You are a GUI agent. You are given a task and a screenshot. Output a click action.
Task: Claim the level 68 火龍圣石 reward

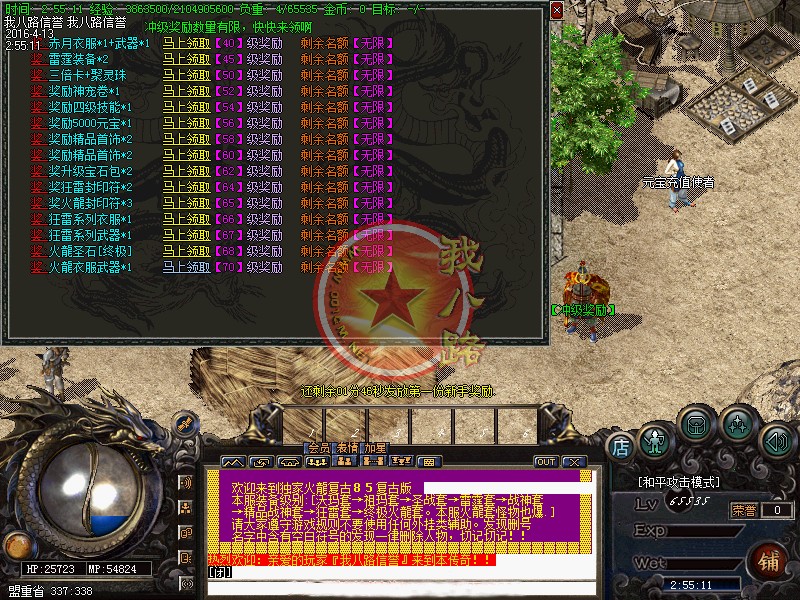[186, 251]
